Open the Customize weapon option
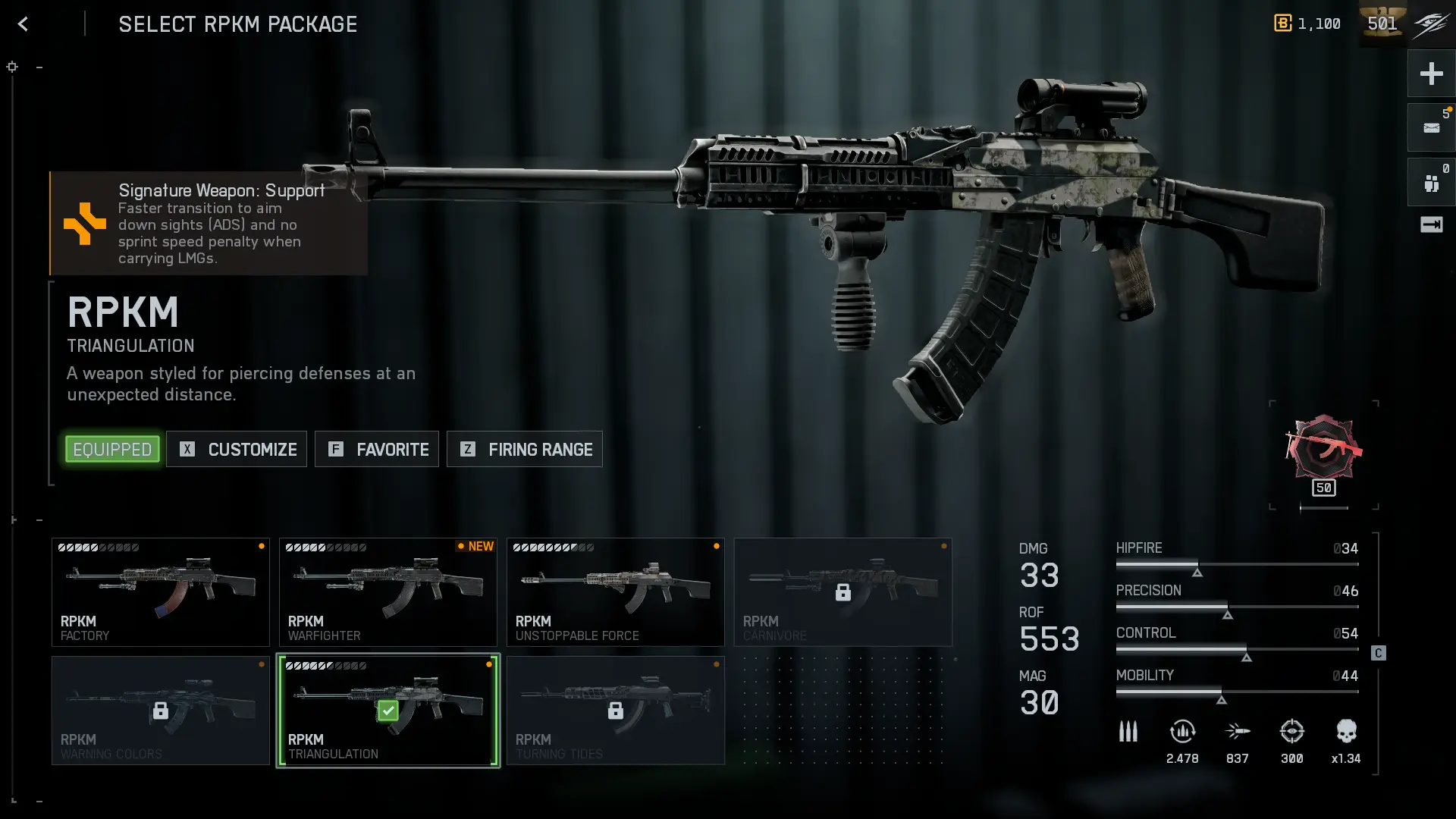The width and height of the screenshot is (1456, 819). [x=237, y=450]
